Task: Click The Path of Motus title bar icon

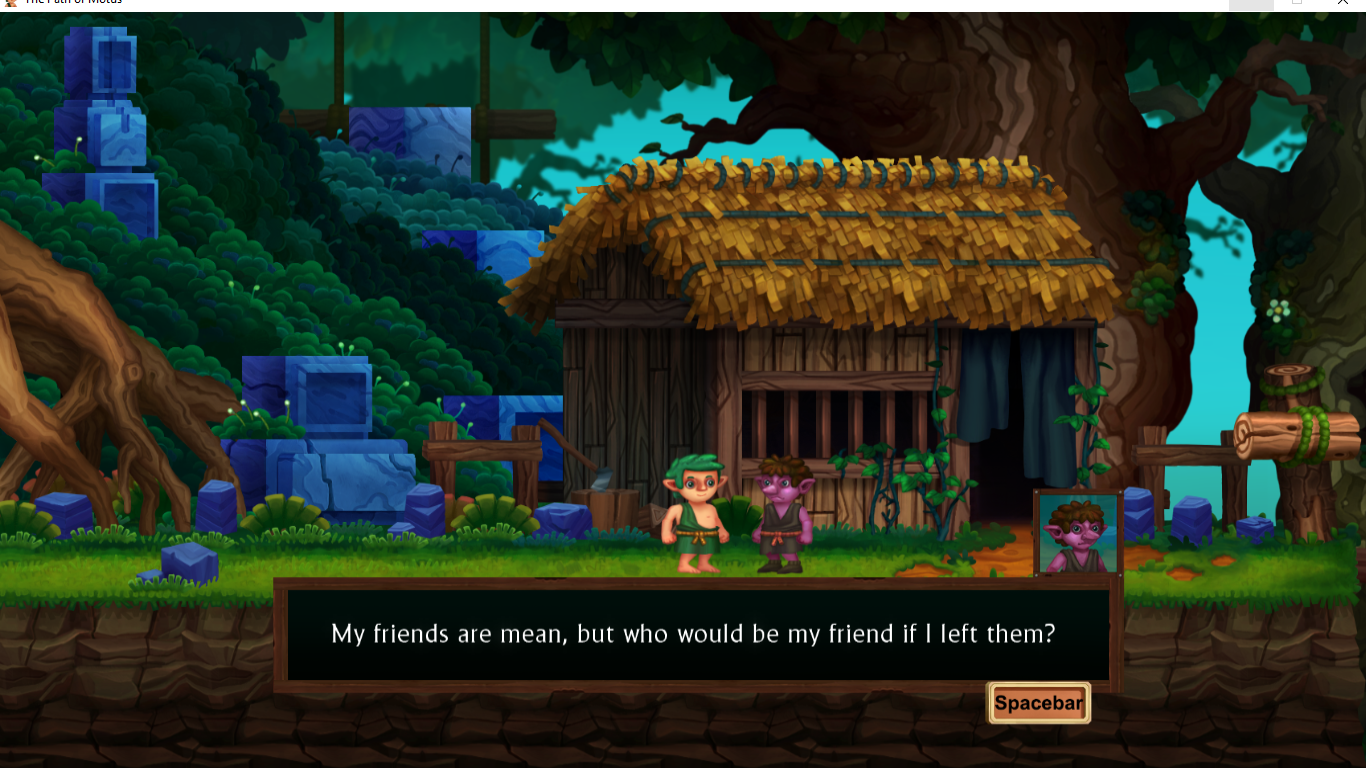Action: [x=10, y=4]
